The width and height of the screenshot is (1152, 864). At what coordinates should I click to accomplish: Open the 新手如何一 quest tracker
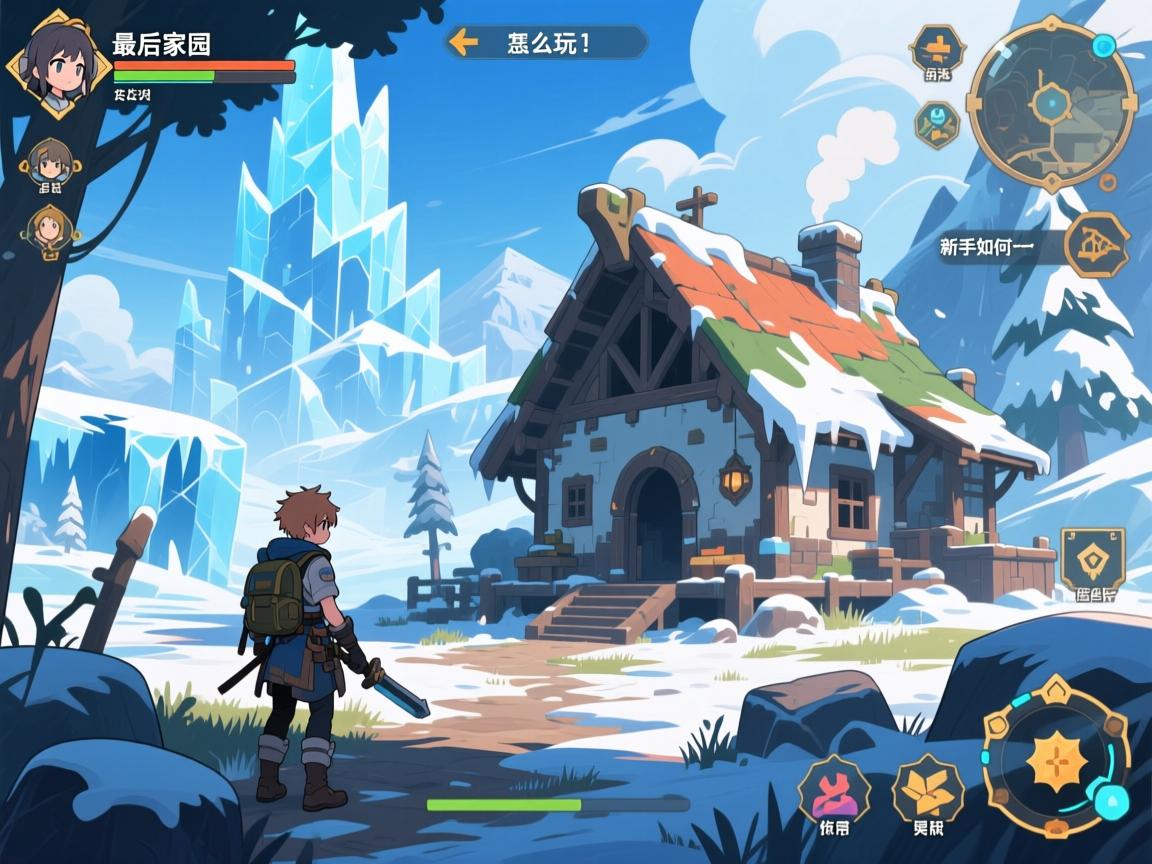988,246
